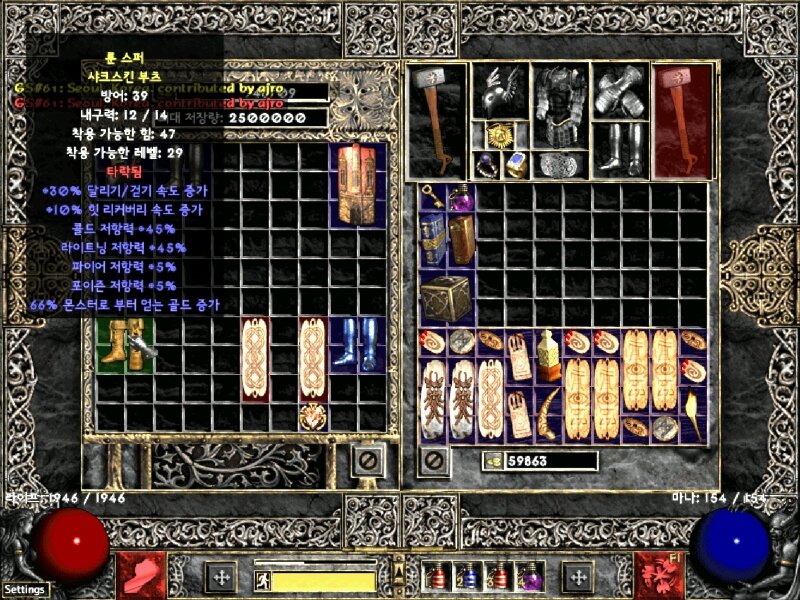Select the equipped metal boots slot
This screenshot has height=600, width=800.
point(618,150)
